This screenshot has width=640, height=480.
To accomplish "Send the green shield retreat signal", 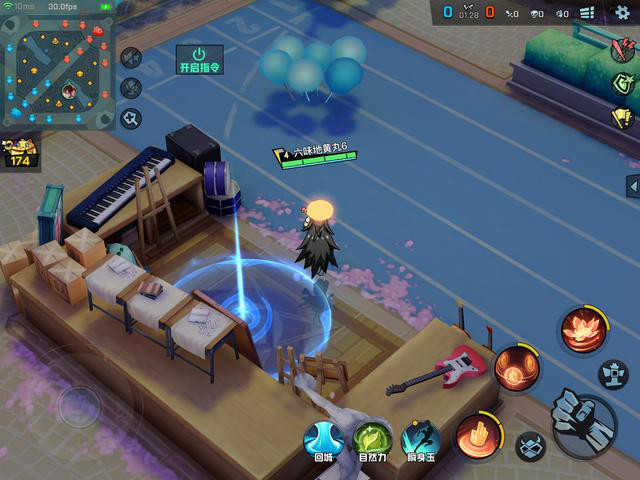I will click(x=622, y=83).
